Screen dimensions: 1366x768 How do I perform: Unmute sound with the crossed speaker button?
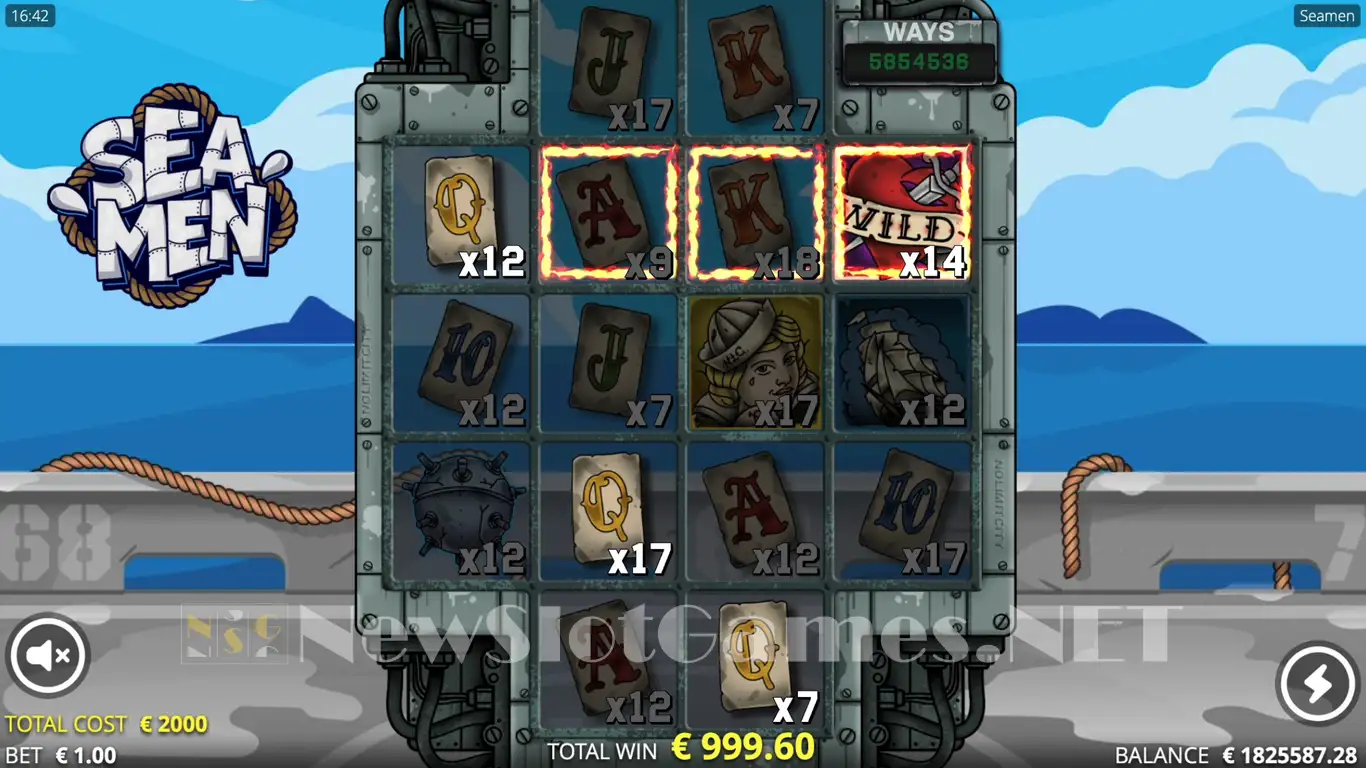(x=47, y=656)
